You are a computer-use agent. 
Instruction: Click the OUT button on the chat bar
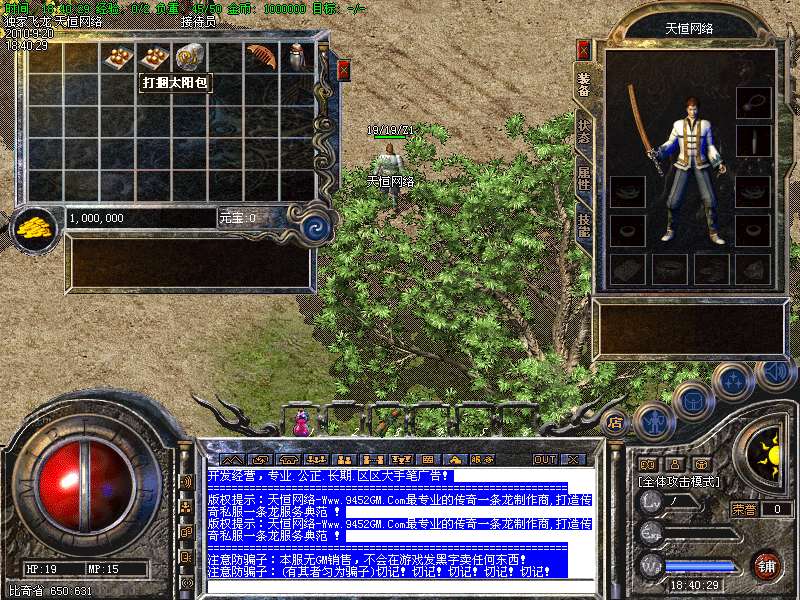tap(545, 459)
